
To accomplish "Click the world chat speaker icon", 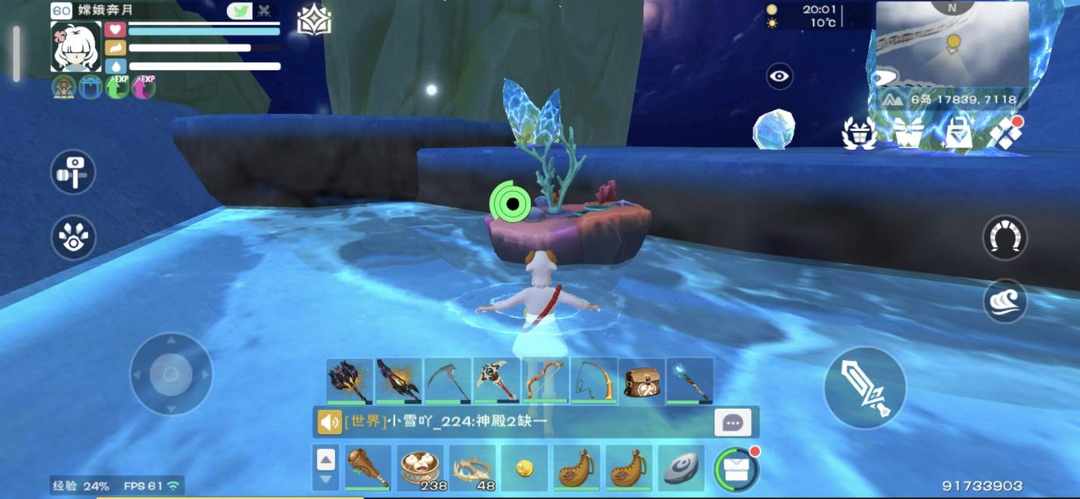I will 329,422.
